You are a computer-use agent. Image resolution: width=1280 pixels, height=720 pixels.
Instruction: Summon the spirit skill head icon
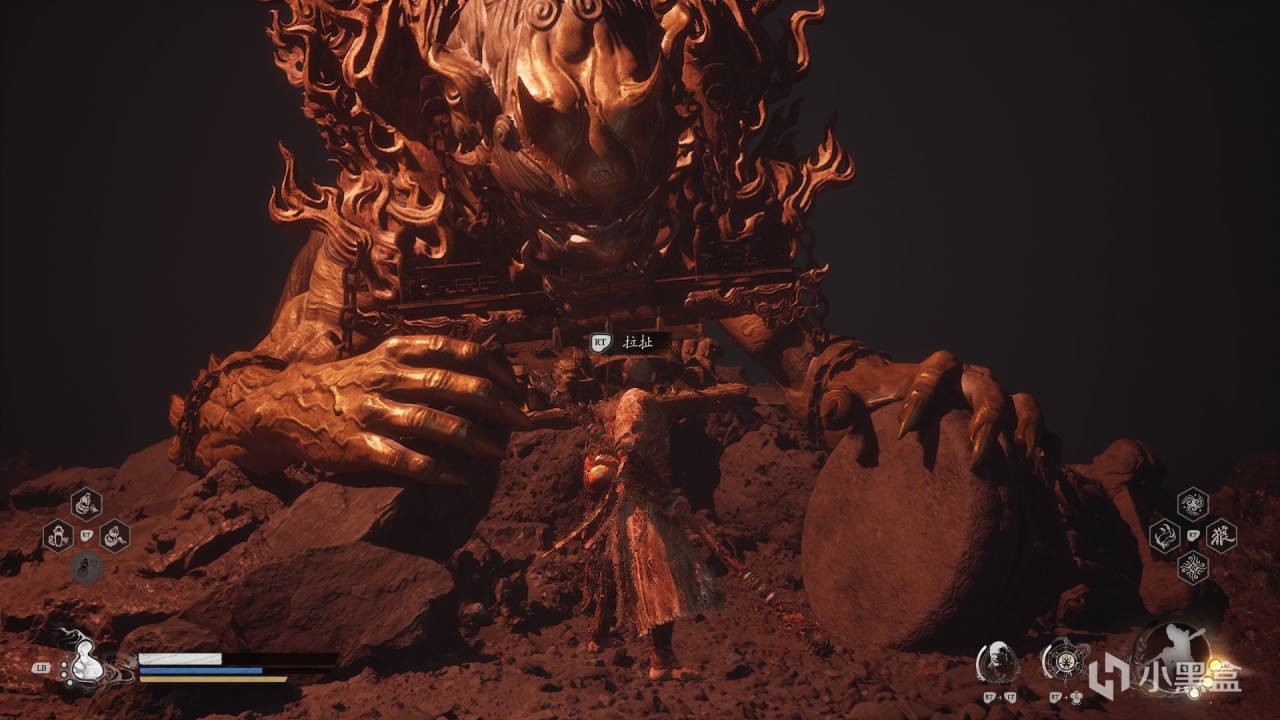996,661
